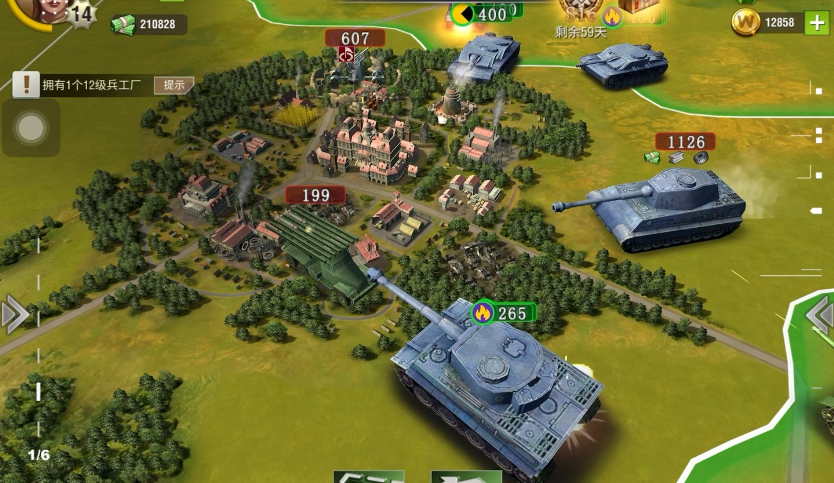The width and height of the screenshot is (834, 483).
Task: Open the commander portrait profile
Action: (x=40, y=9)
